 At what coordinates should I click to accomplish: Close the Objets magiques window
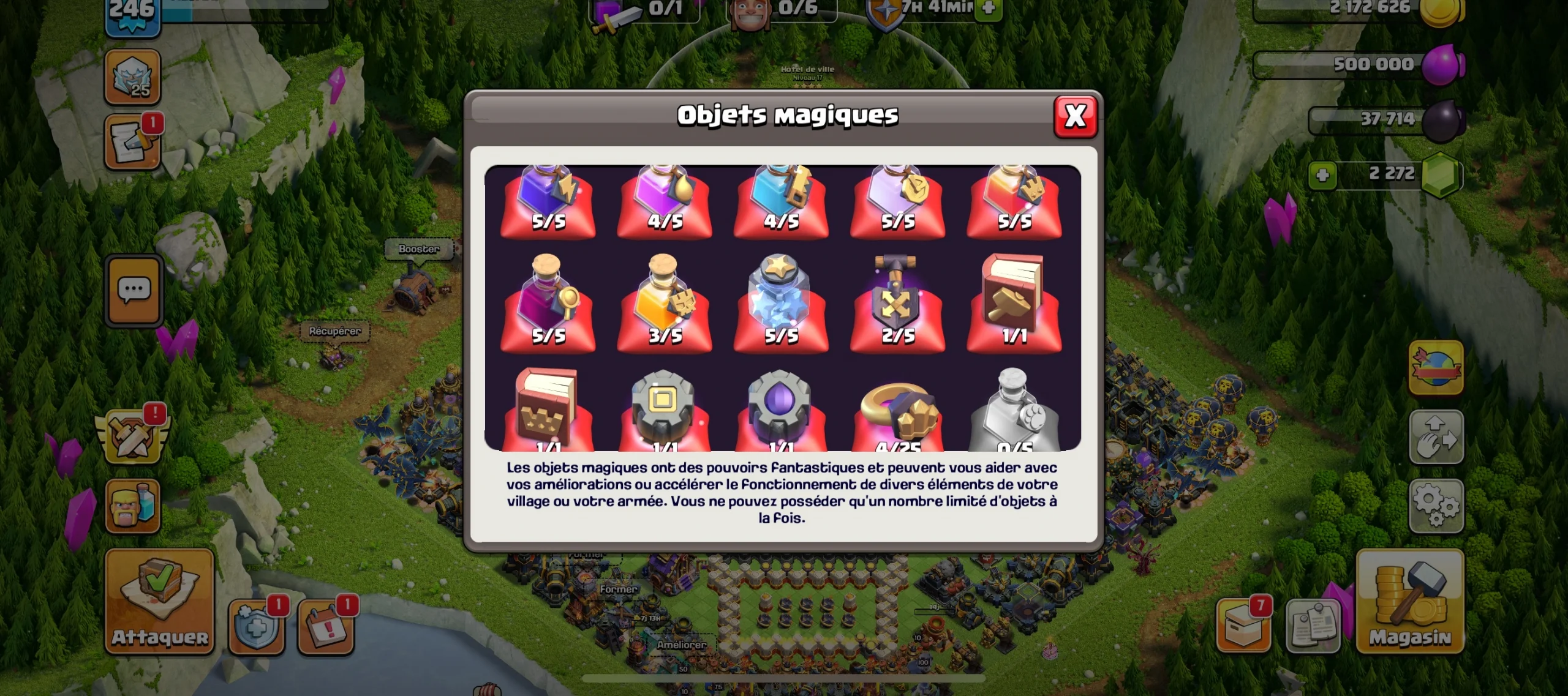pos(1075,116)
